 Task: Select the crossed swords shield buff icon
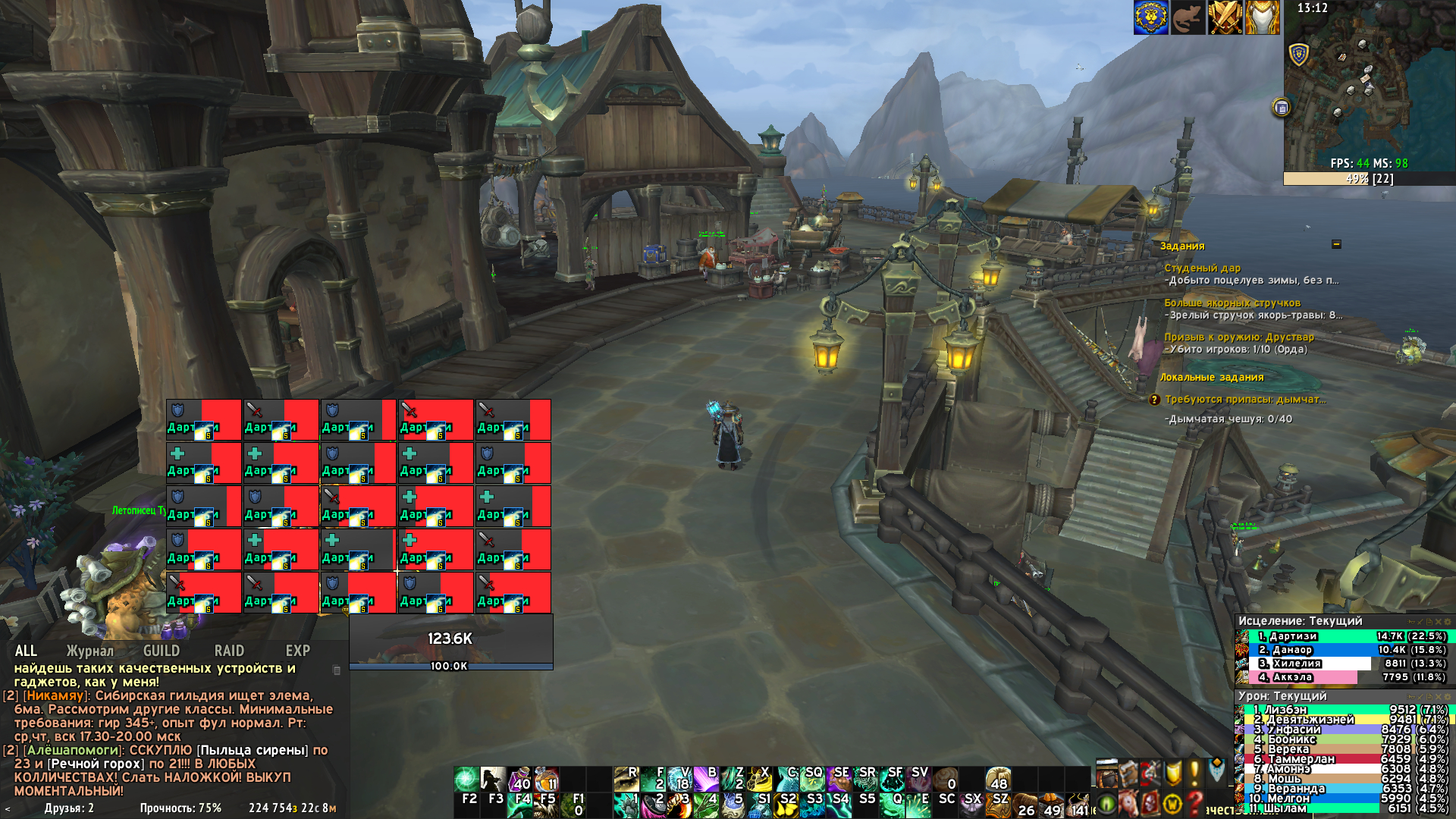click(1225, 17)
